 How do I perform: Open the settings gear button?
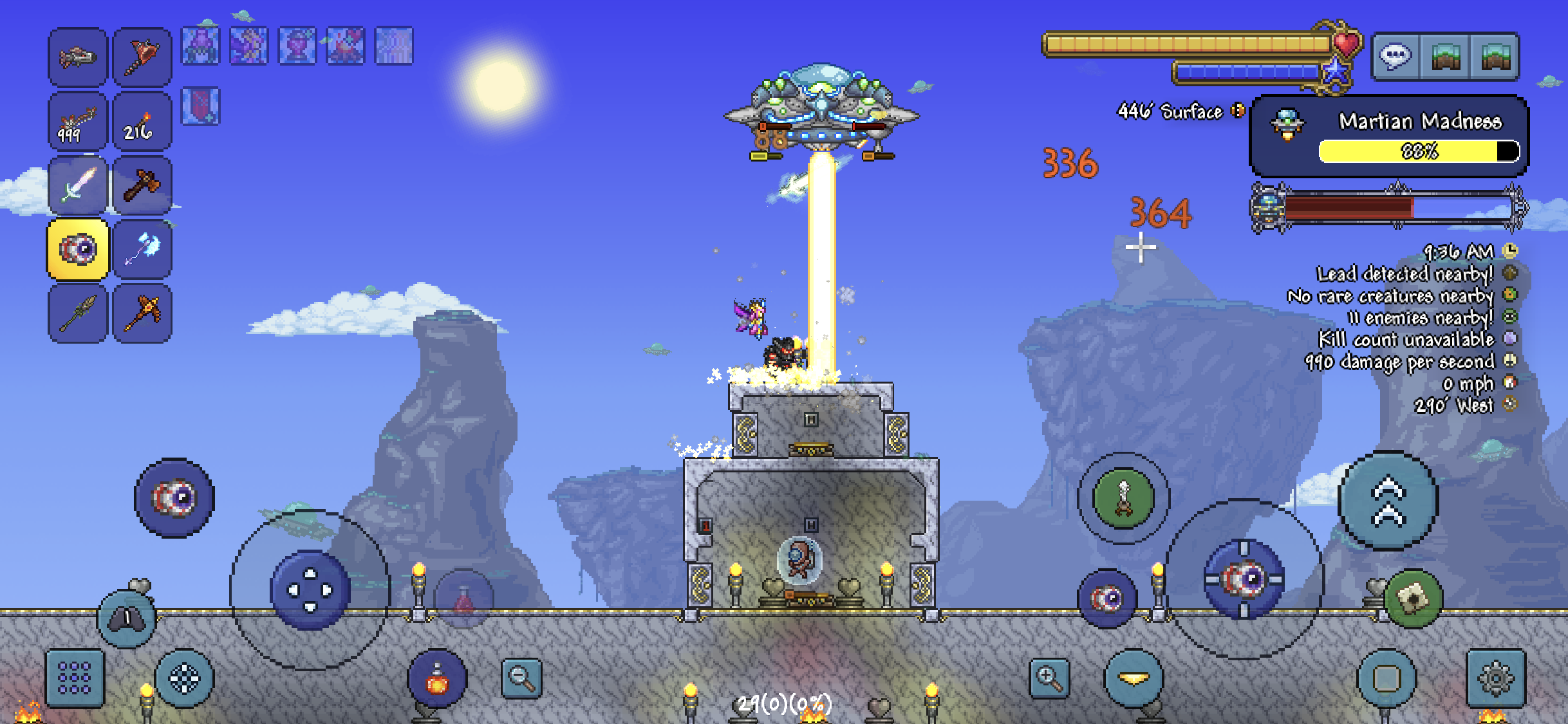[1496, 678]
